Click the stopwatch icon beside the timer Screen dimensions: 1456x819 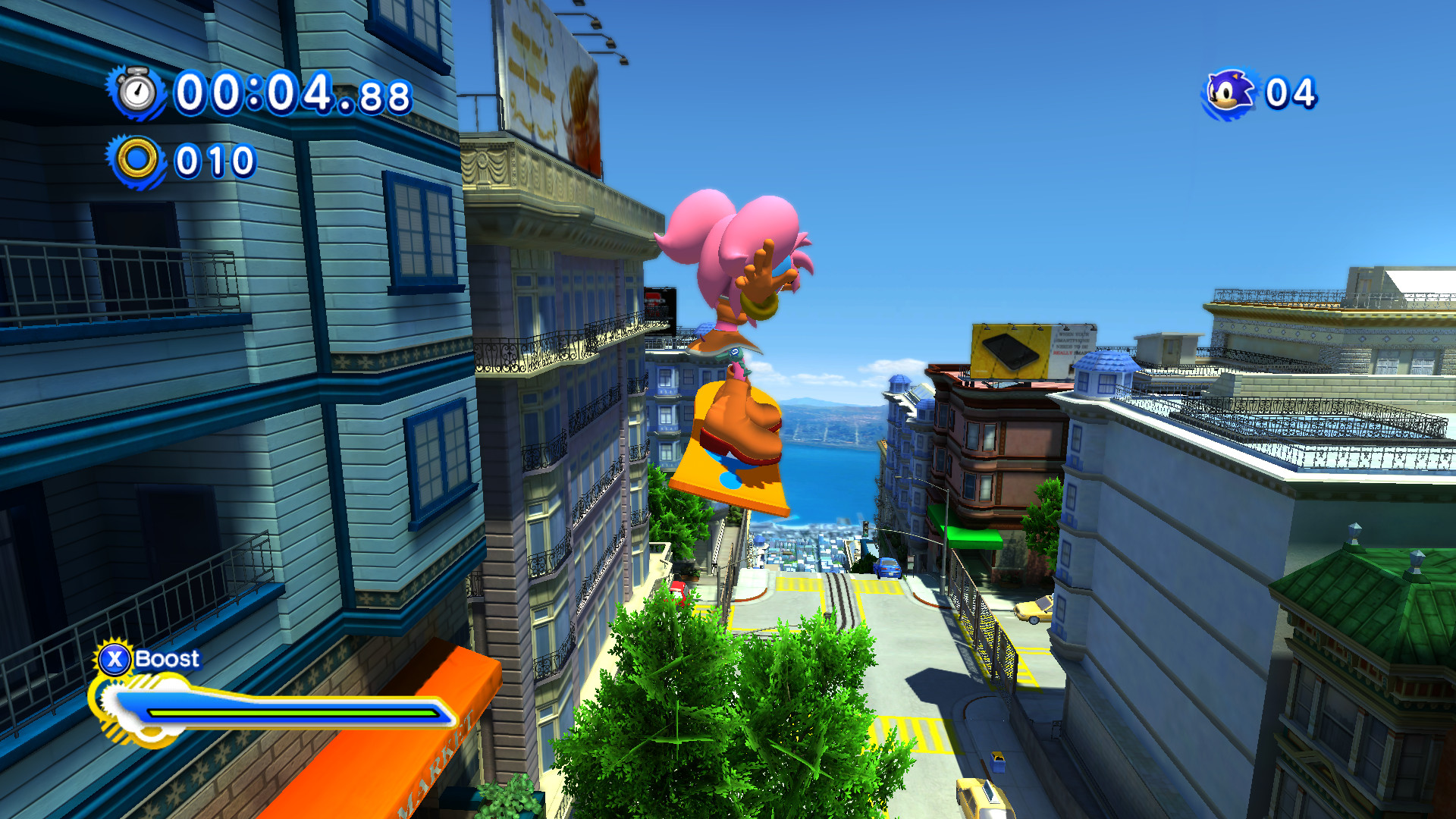click(135, 93)
